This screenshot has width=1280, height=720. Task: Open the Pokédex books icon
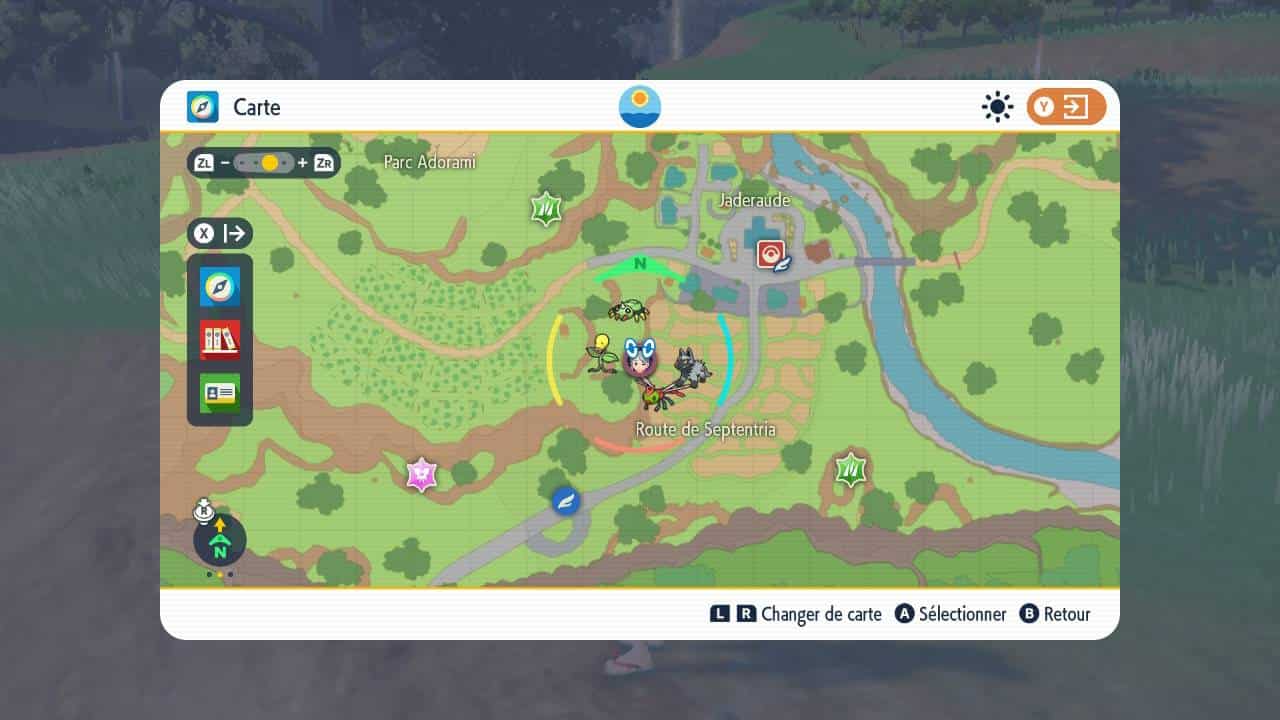click(220, 340)
